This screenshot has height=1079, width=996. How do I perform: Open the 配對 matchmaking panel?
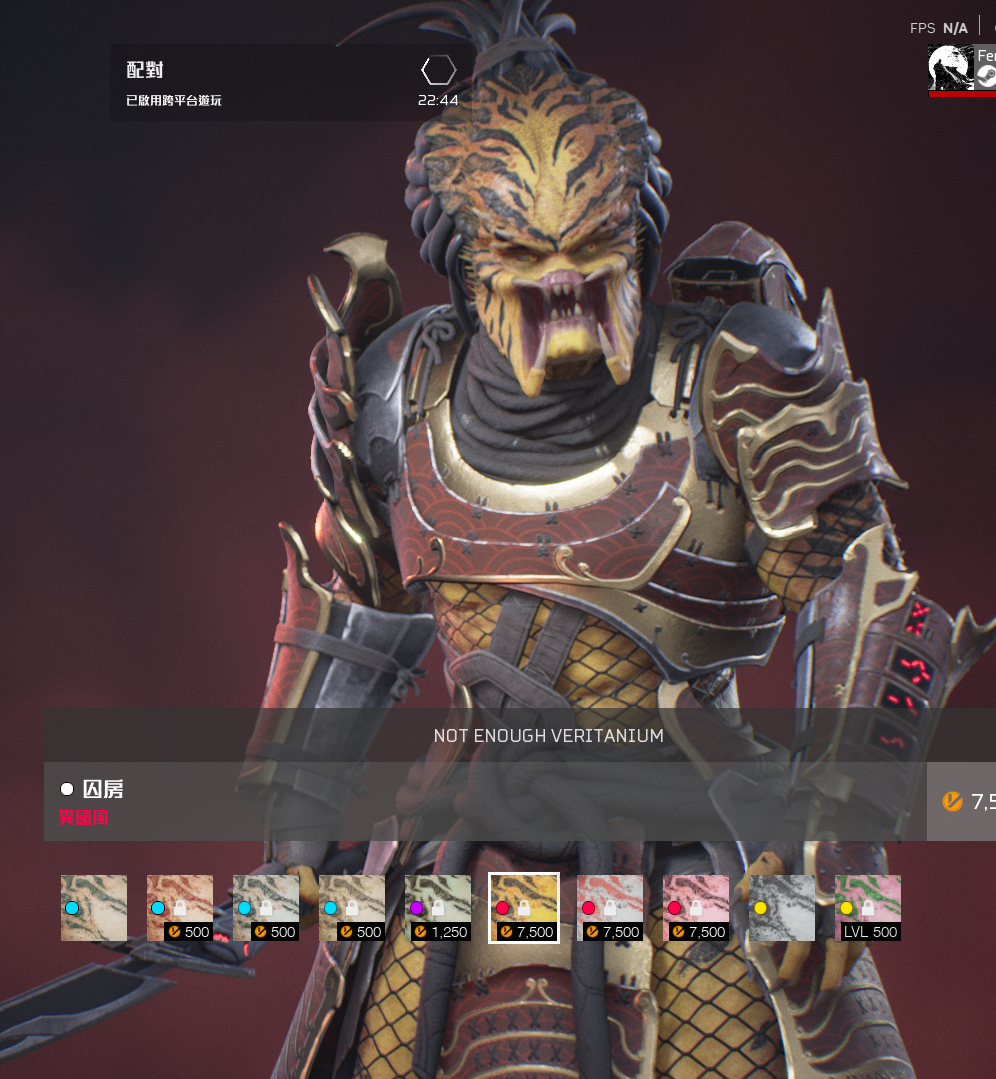(x=290, y=83)
